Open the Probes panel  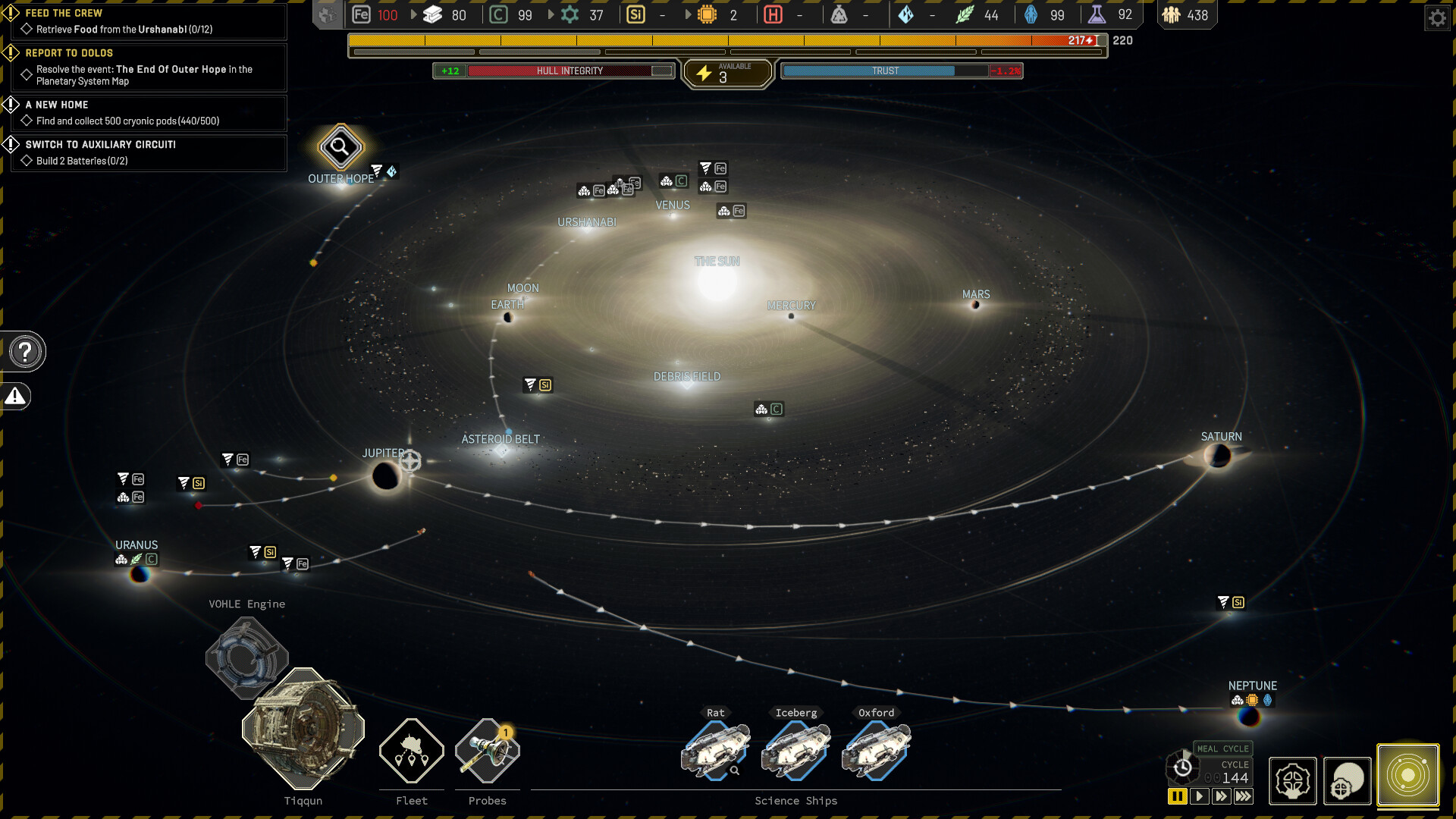pyautogui.click(x=488, y=751)
